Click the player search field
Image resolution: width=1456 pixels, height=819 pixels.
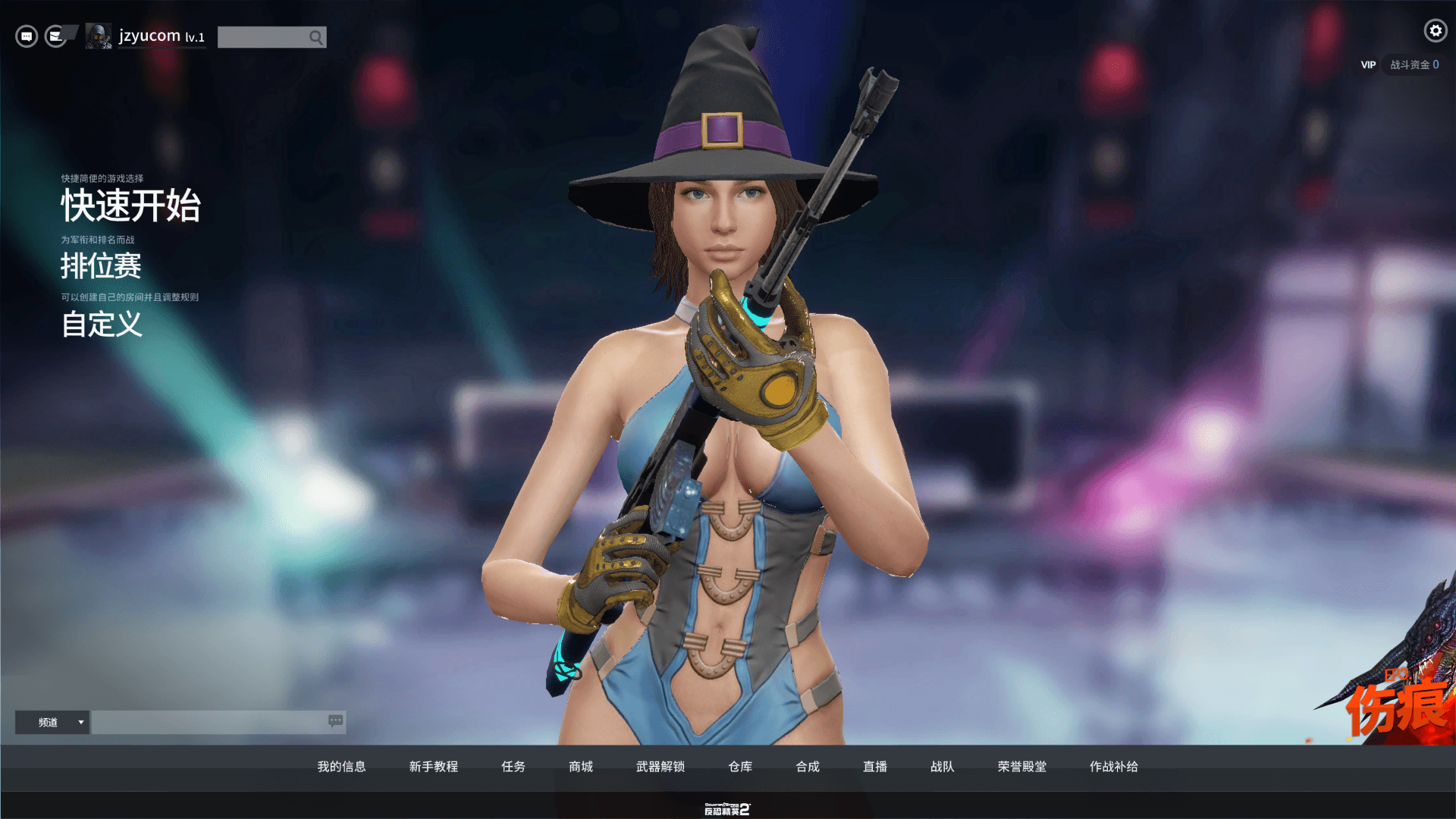click(x=263, y=37)
